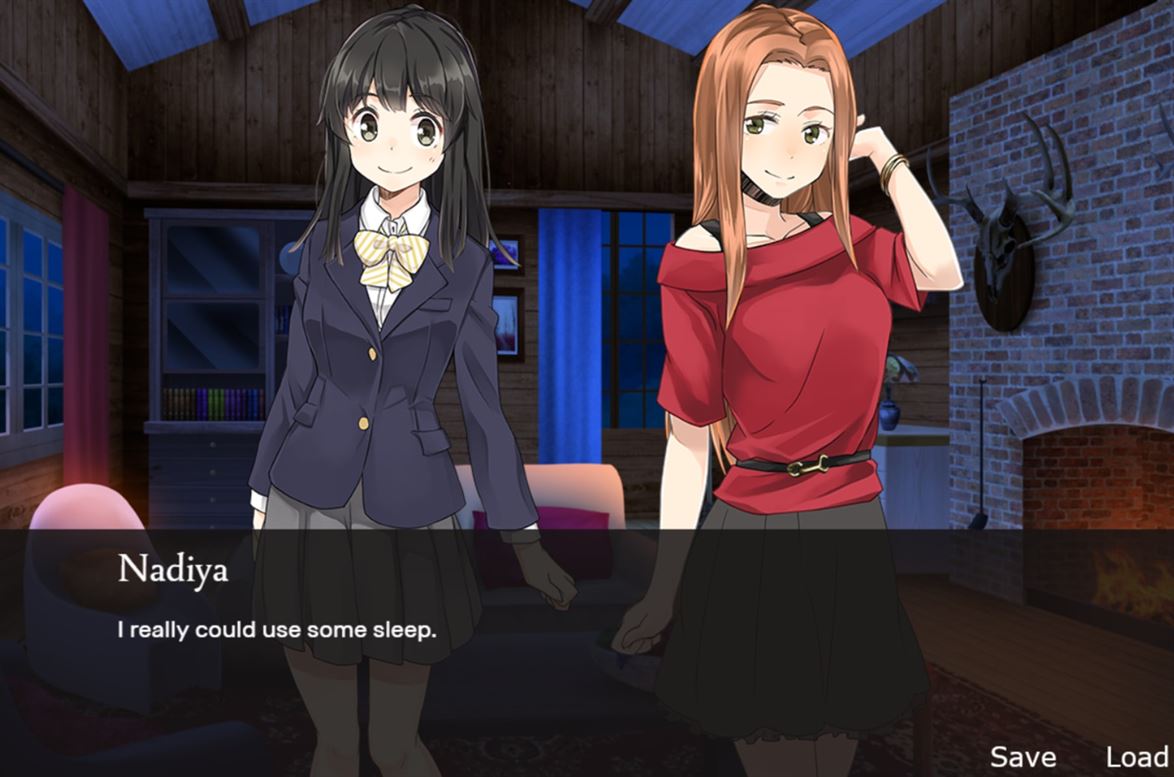Open the Load menu

pyautogui.click(x=1137, y=757)
